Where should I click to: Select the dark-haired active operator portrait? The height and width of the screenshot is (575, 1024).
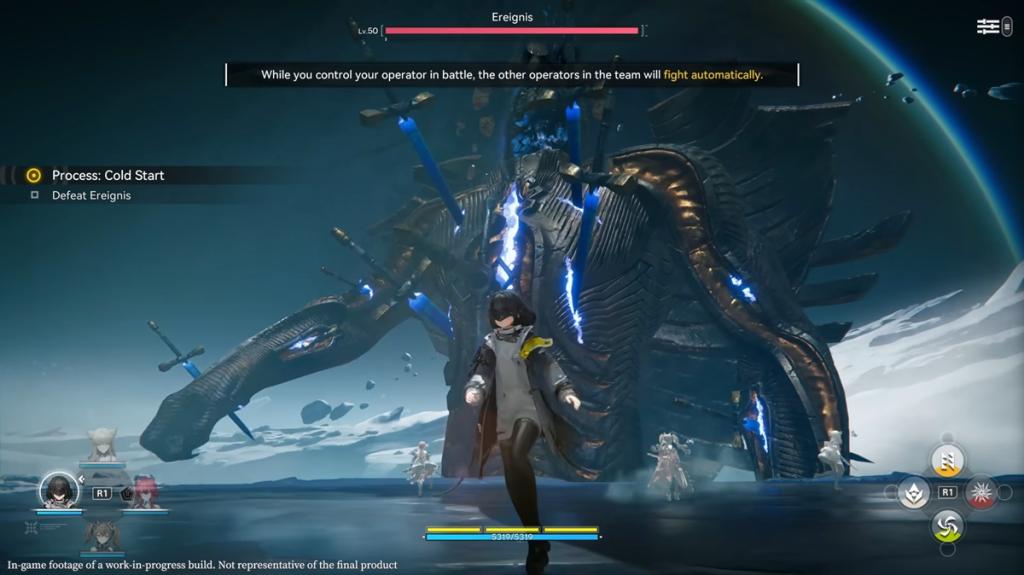[59, 491]
